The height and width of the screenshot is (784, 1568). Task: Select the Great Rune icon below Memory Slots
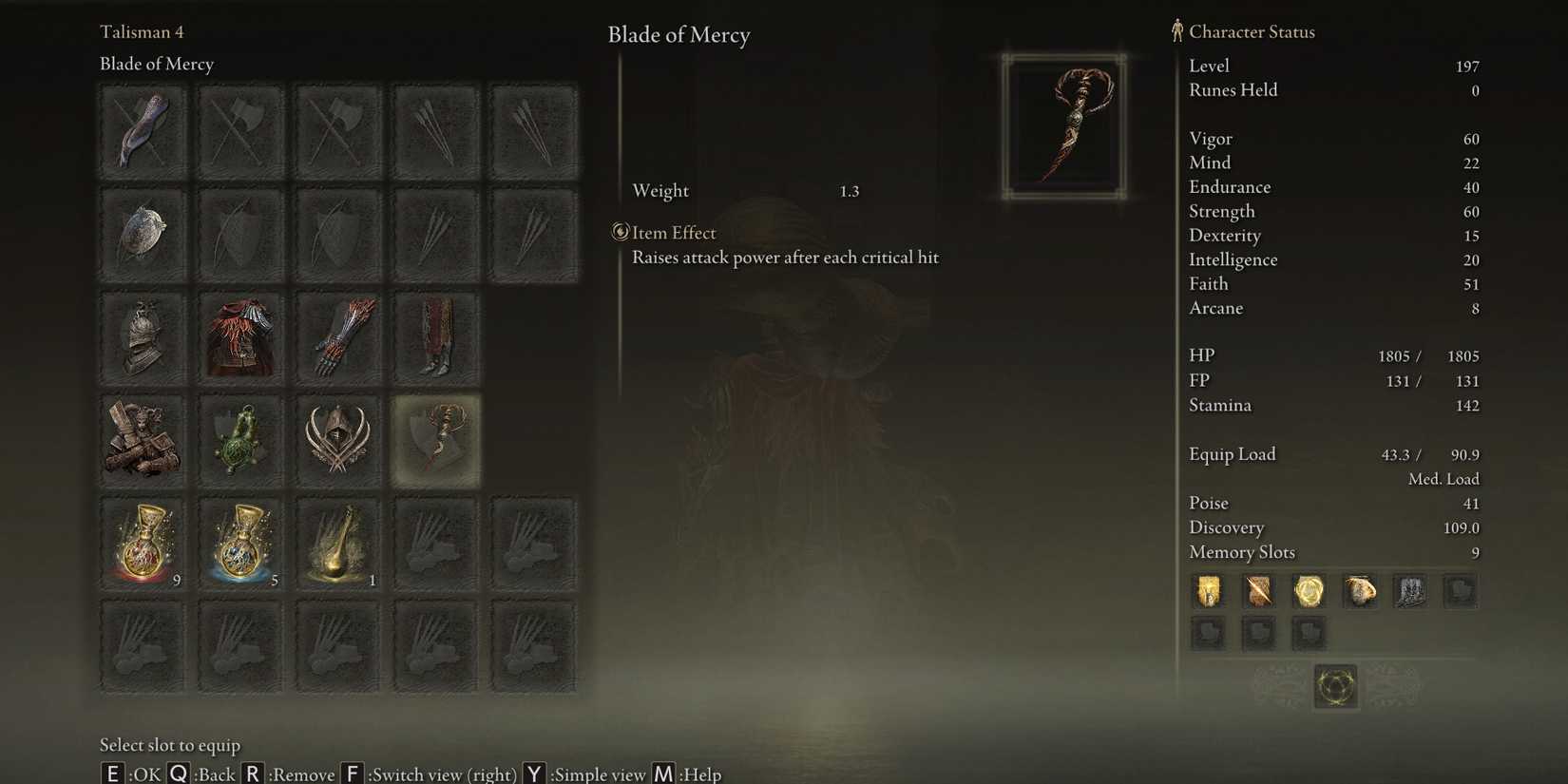pyautogui.click(x=1334, y=686)
